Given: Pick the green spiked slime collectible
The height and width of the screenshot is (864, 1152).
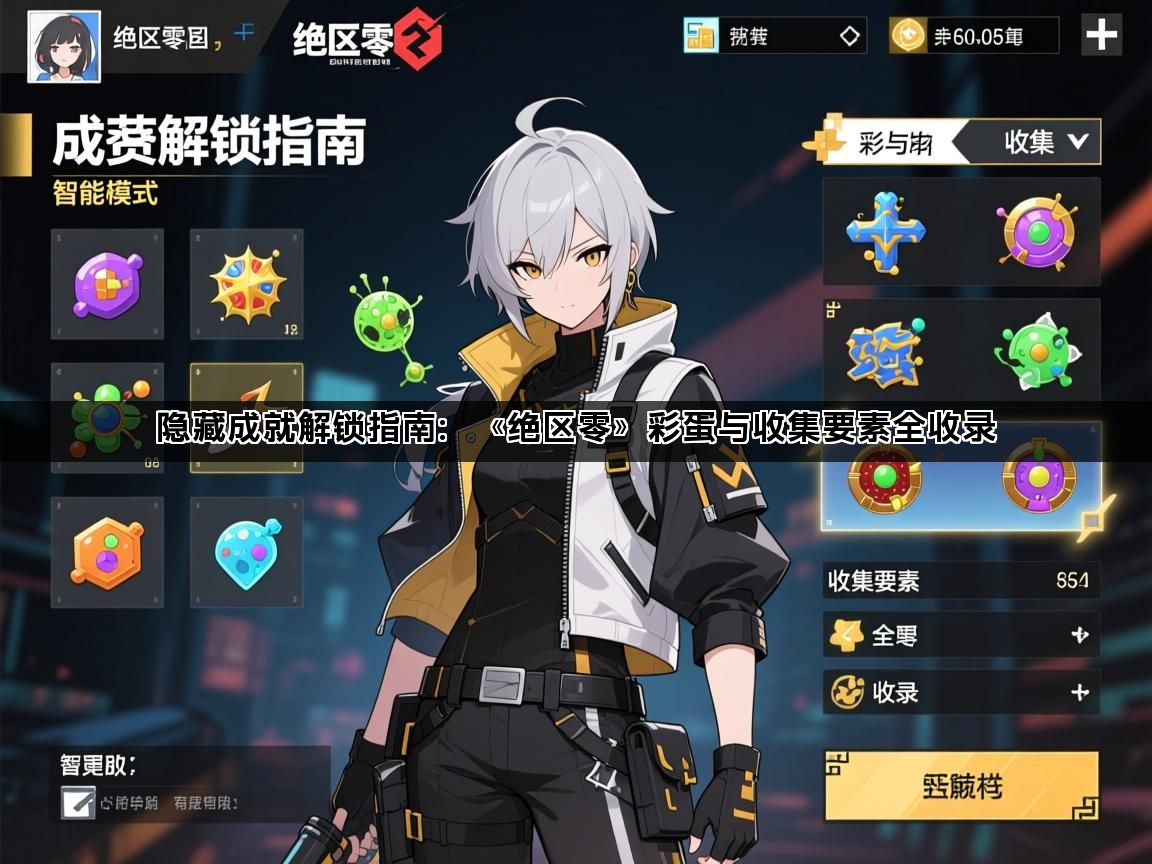Looking at the screenshot, I should [x=1035, y=357].
